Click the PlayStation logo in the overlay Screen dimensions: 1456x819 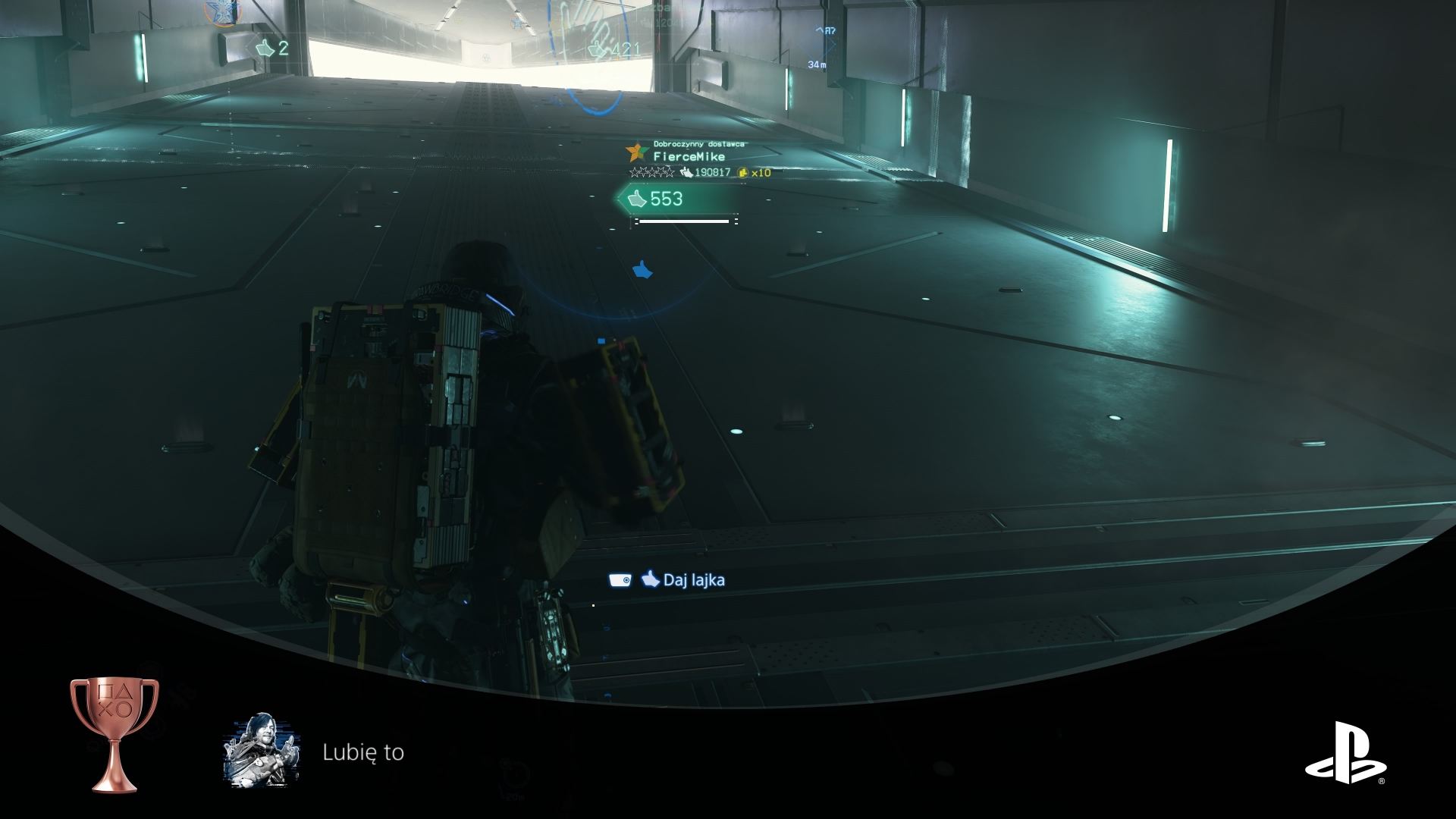(1345, 752)
